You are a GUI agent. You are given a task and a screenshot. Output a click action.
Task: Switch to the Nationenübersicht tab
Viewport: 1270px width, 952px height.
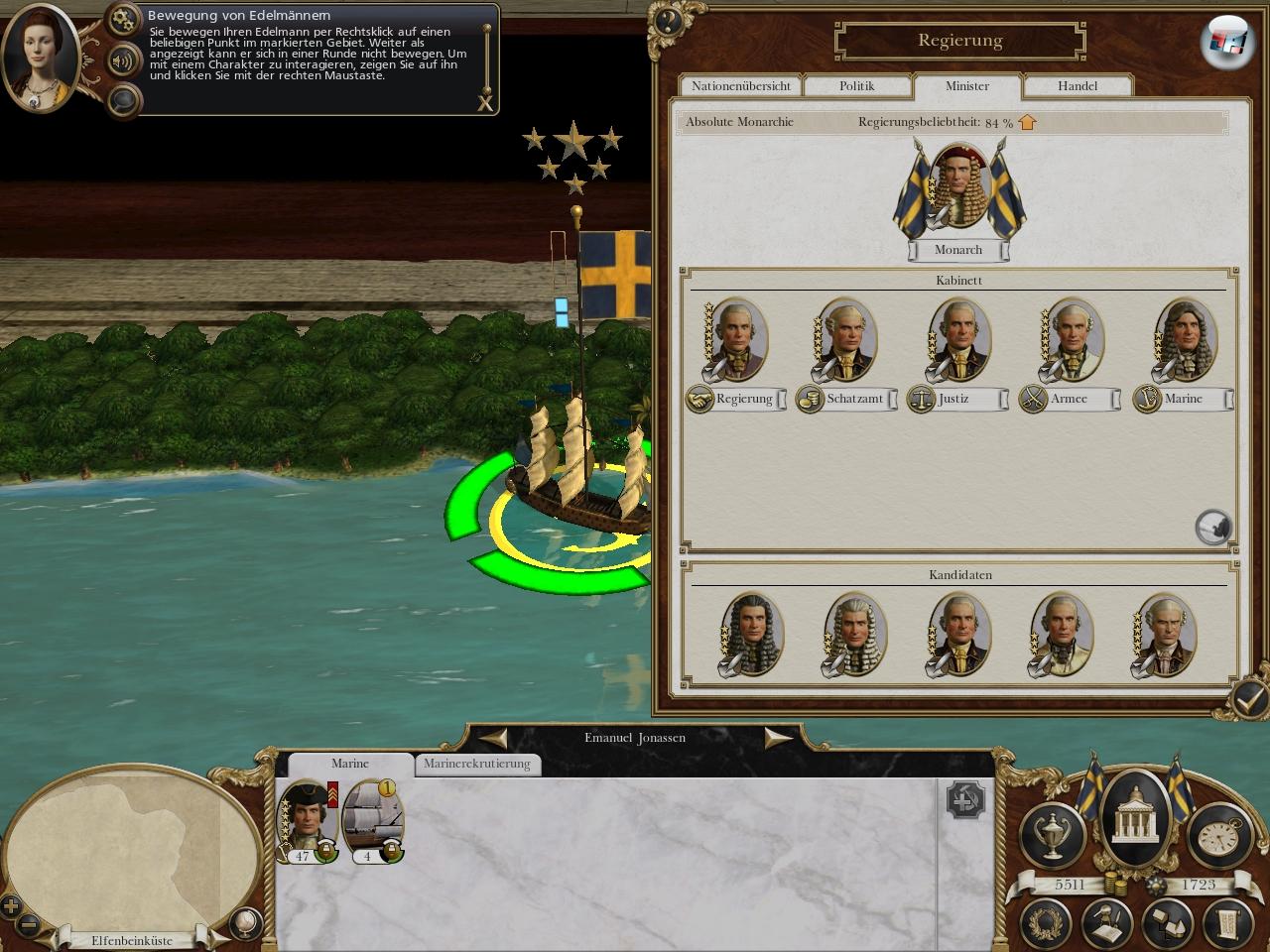tap(741, 86)
